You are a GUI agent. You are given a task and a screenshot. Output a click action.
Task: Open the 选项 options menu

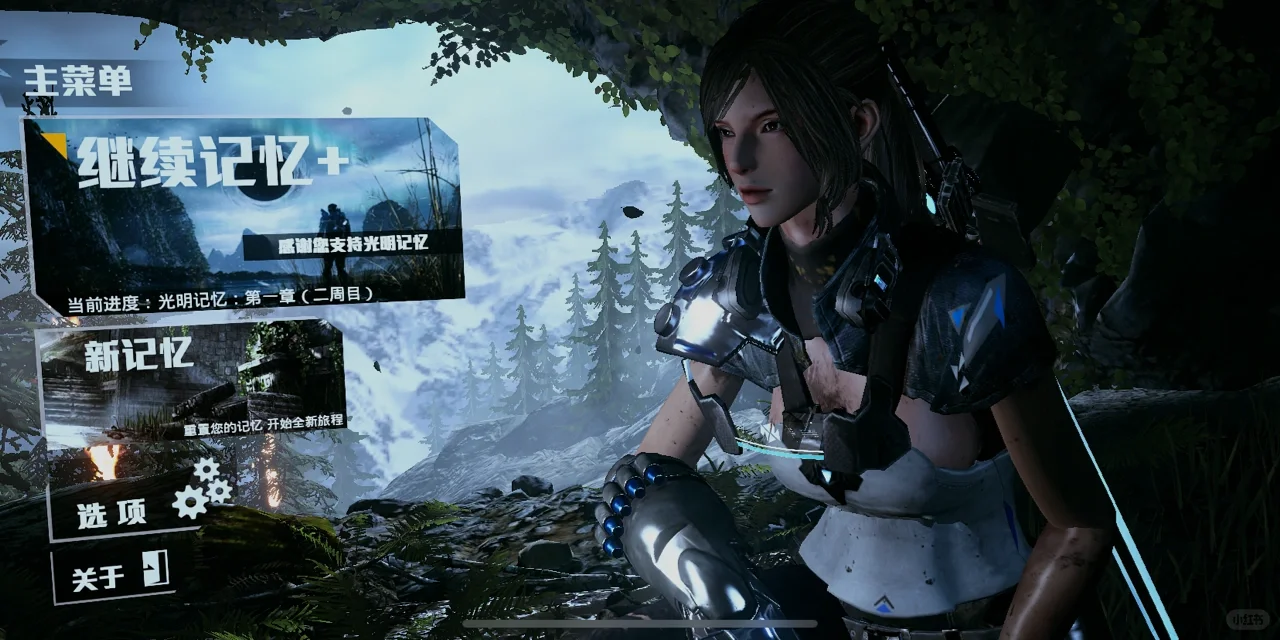pyautogui.click(x=140, y=507)
